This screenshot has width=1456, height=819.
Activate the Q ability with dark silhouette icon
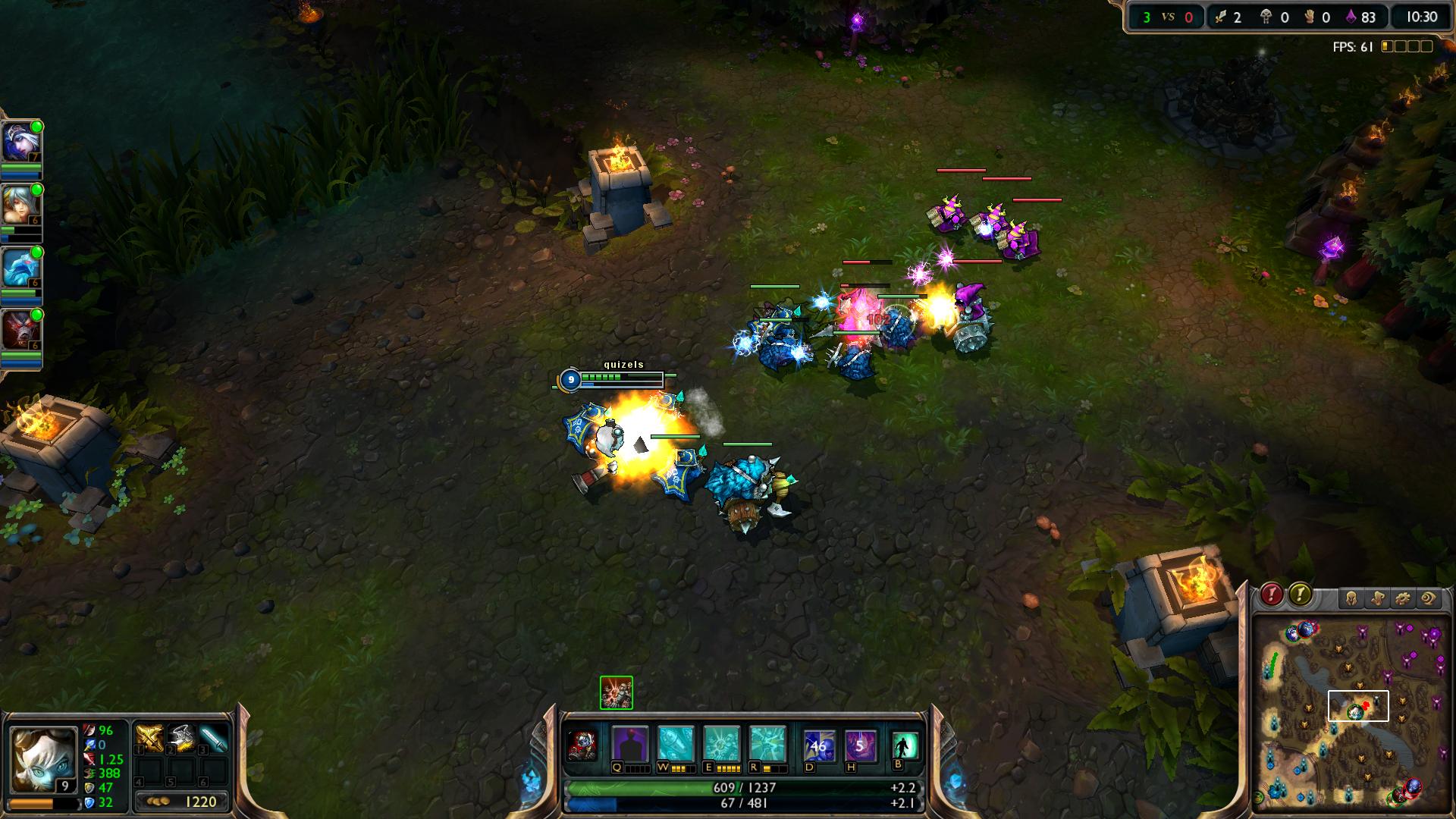[630, 744]
